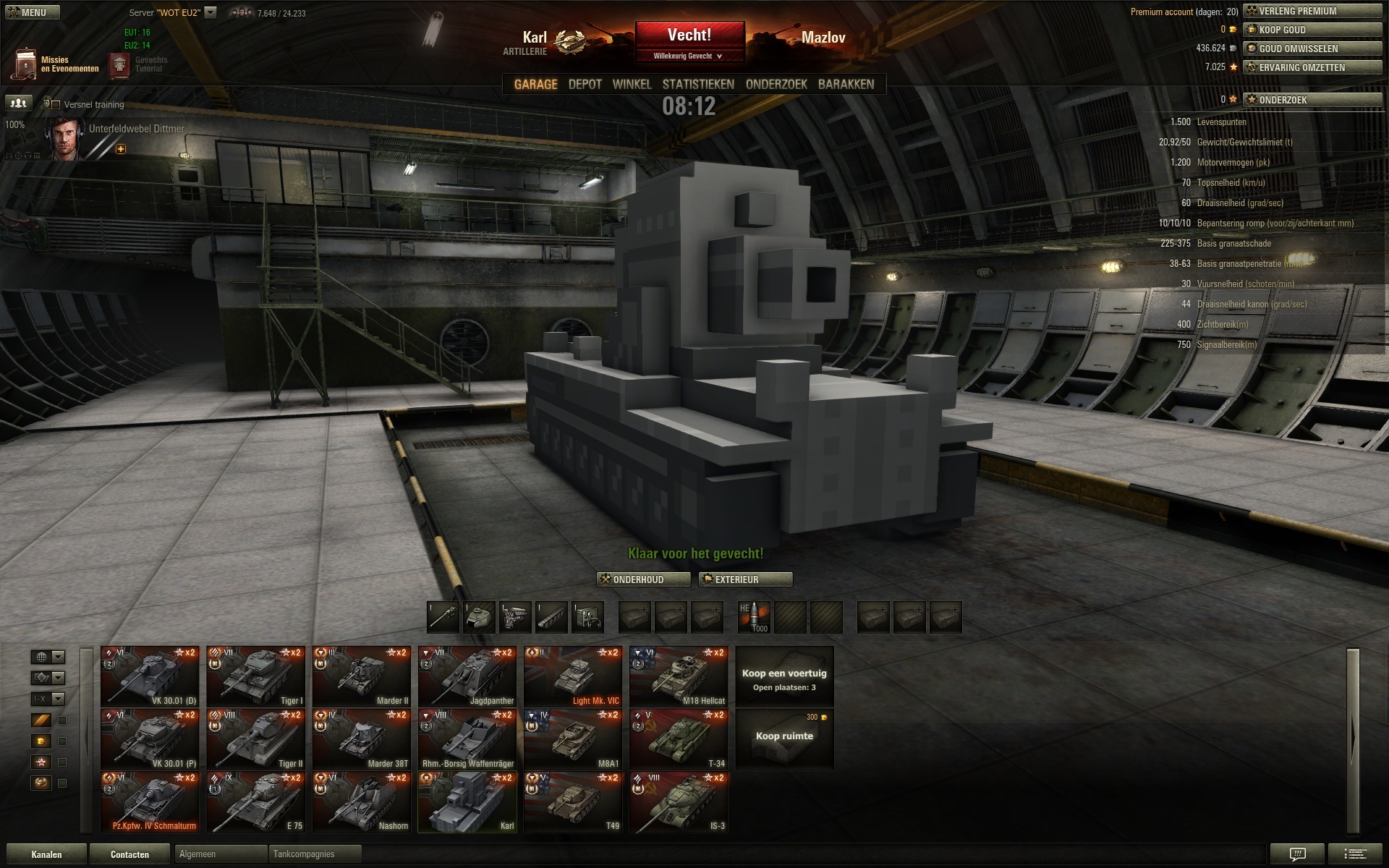Select the IS-3 tank
The height and width of the screenshot is (868, 1389).
point(679,801)
